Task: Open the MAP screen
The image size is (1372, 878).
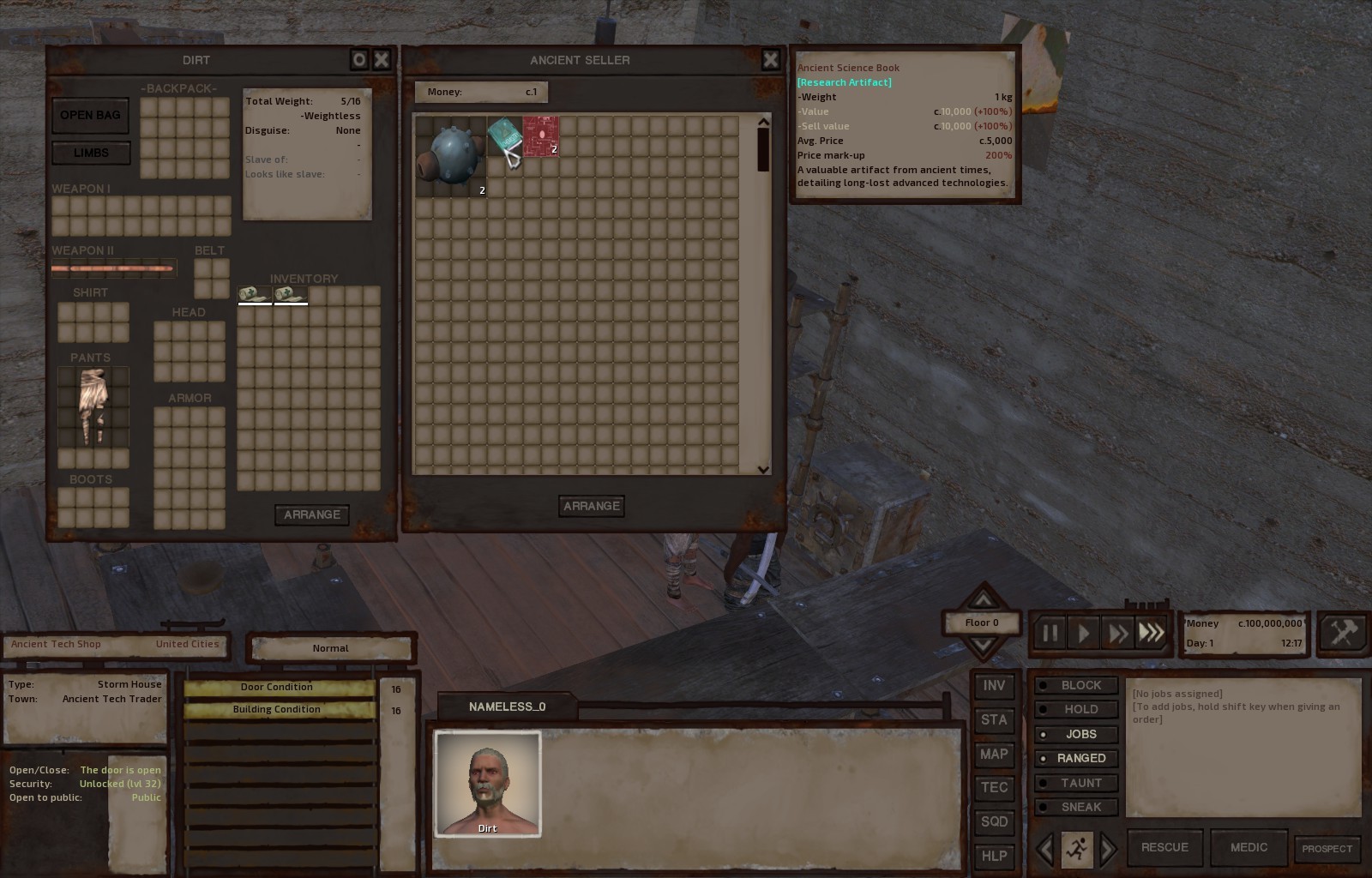Action: point(994,755)
